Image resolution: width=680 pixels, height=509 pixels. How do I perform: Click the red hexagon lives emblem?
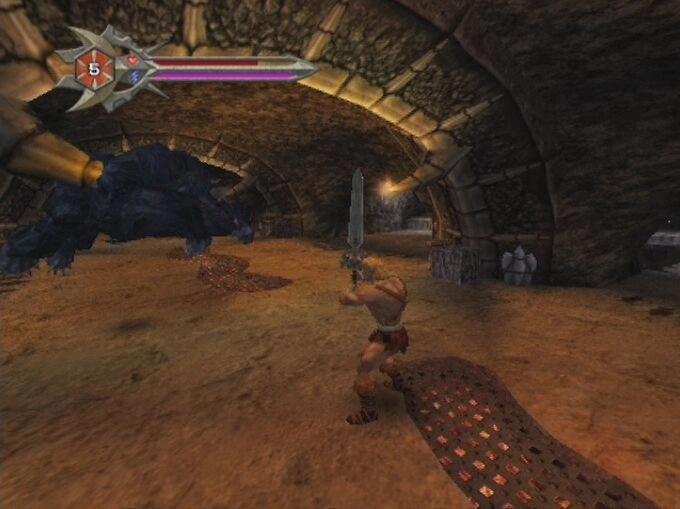(x=95, y=69)
